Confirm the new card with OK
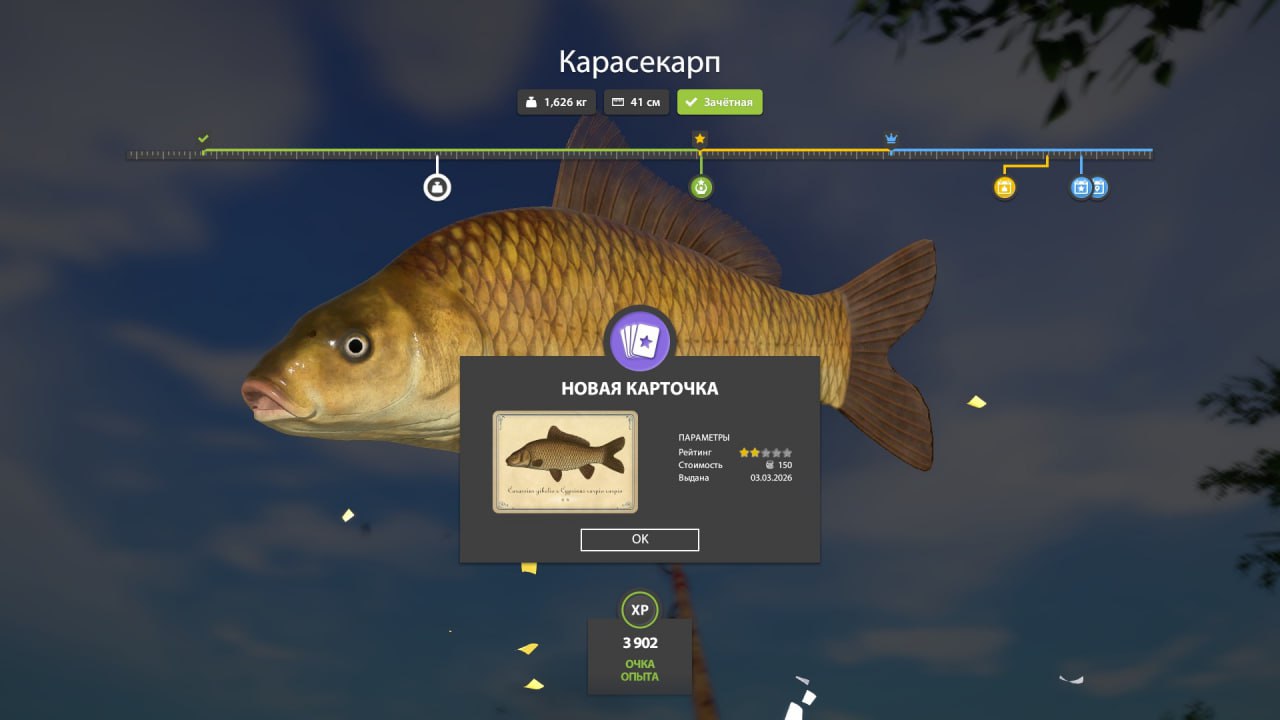This screenshot has height=720, width=1280. [640, 539]
